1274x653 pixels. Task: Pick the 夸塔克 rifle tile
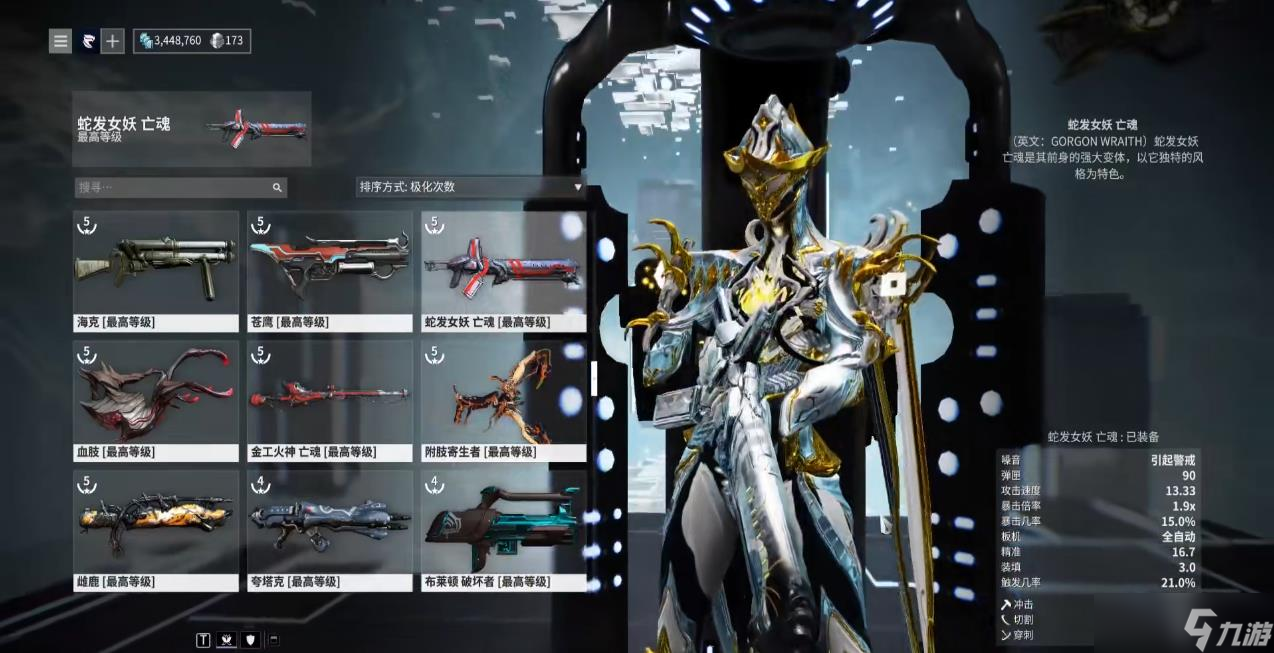click(330, 530)
